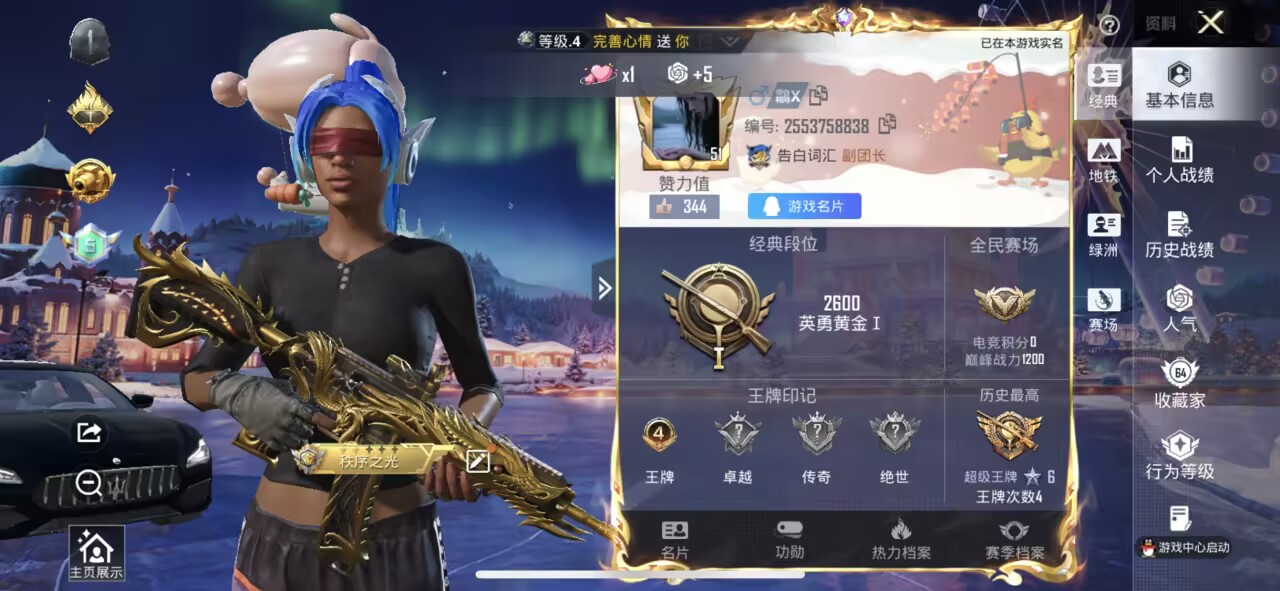Select the 绿洲 mode category
The height and width of the screenshot is (591, 1280).
click(x=1103, y=236)
